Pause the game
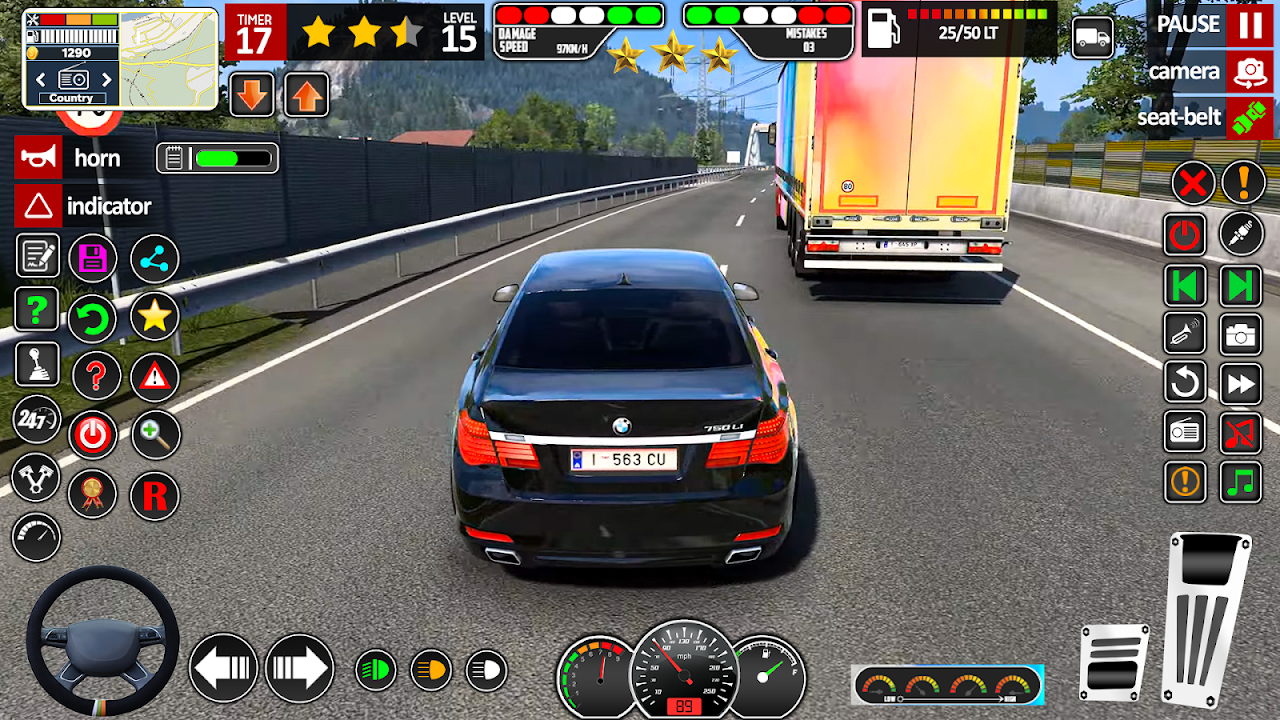The height and width of the screenshot is (720, 1280). [1250, 25]
